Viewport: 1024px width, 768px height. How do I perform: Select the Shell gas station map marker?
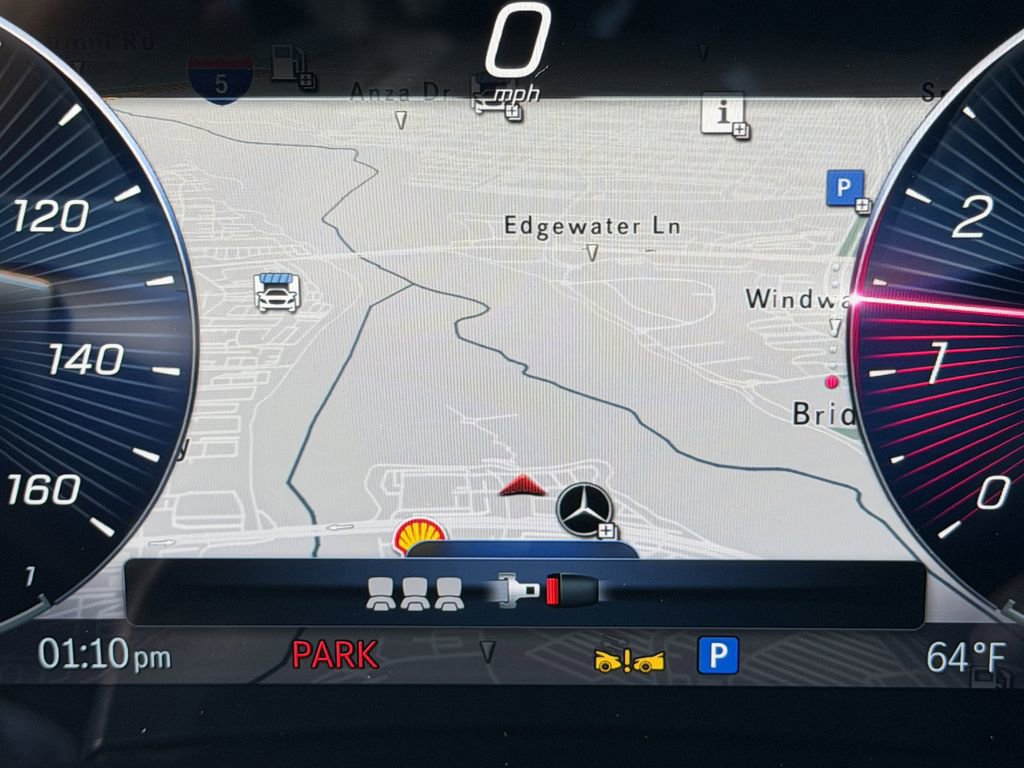click(x=419, y=535)
